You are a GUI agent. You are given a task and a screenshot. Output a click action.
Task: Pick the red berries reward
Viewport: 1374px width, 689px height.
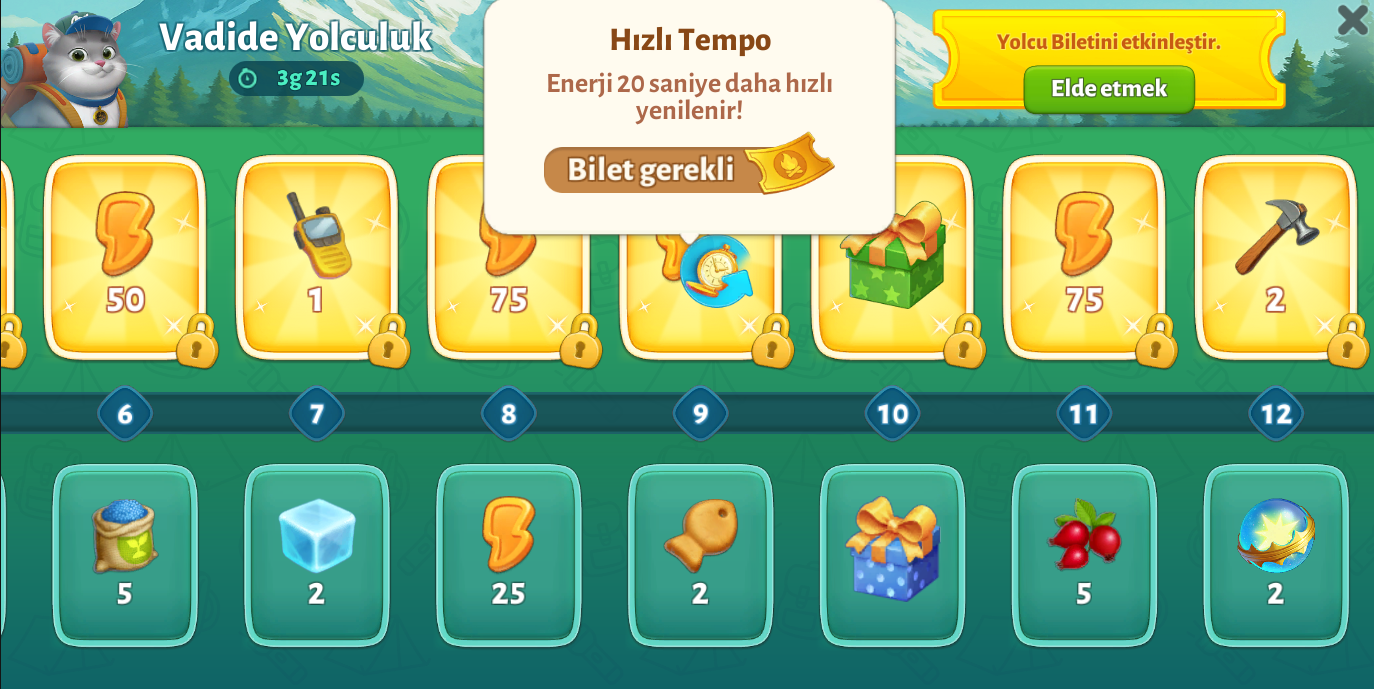coord(1084,554)
